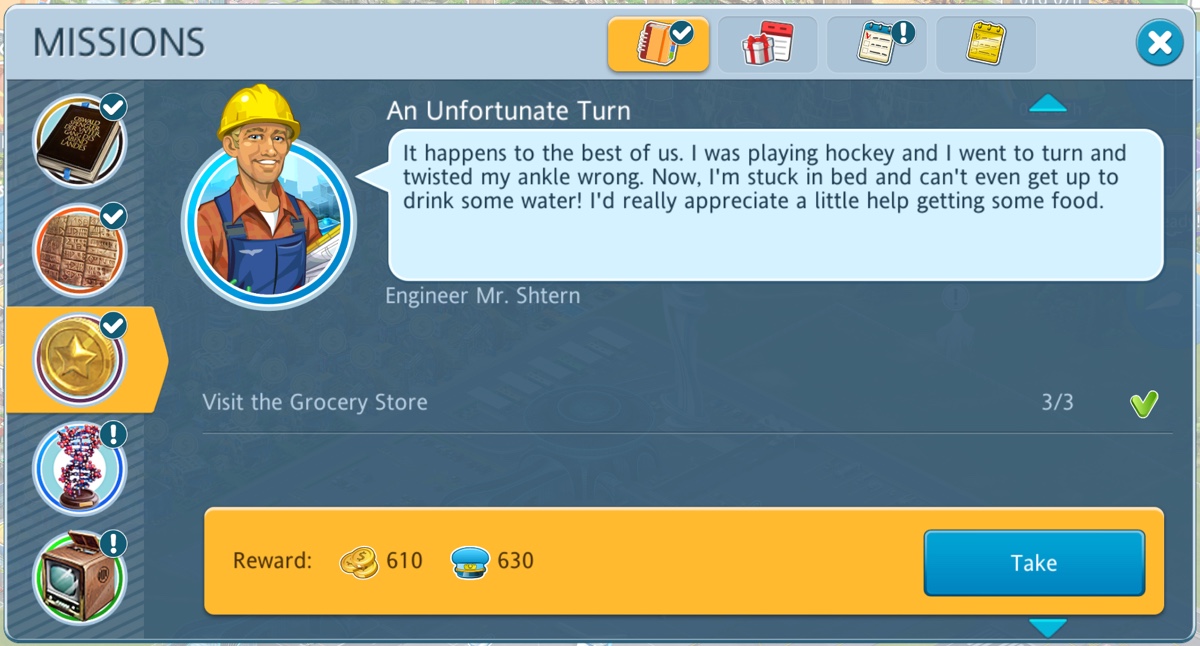The image size is (1200, 646).
Task: Close the Missions window
Action: 1159,43
